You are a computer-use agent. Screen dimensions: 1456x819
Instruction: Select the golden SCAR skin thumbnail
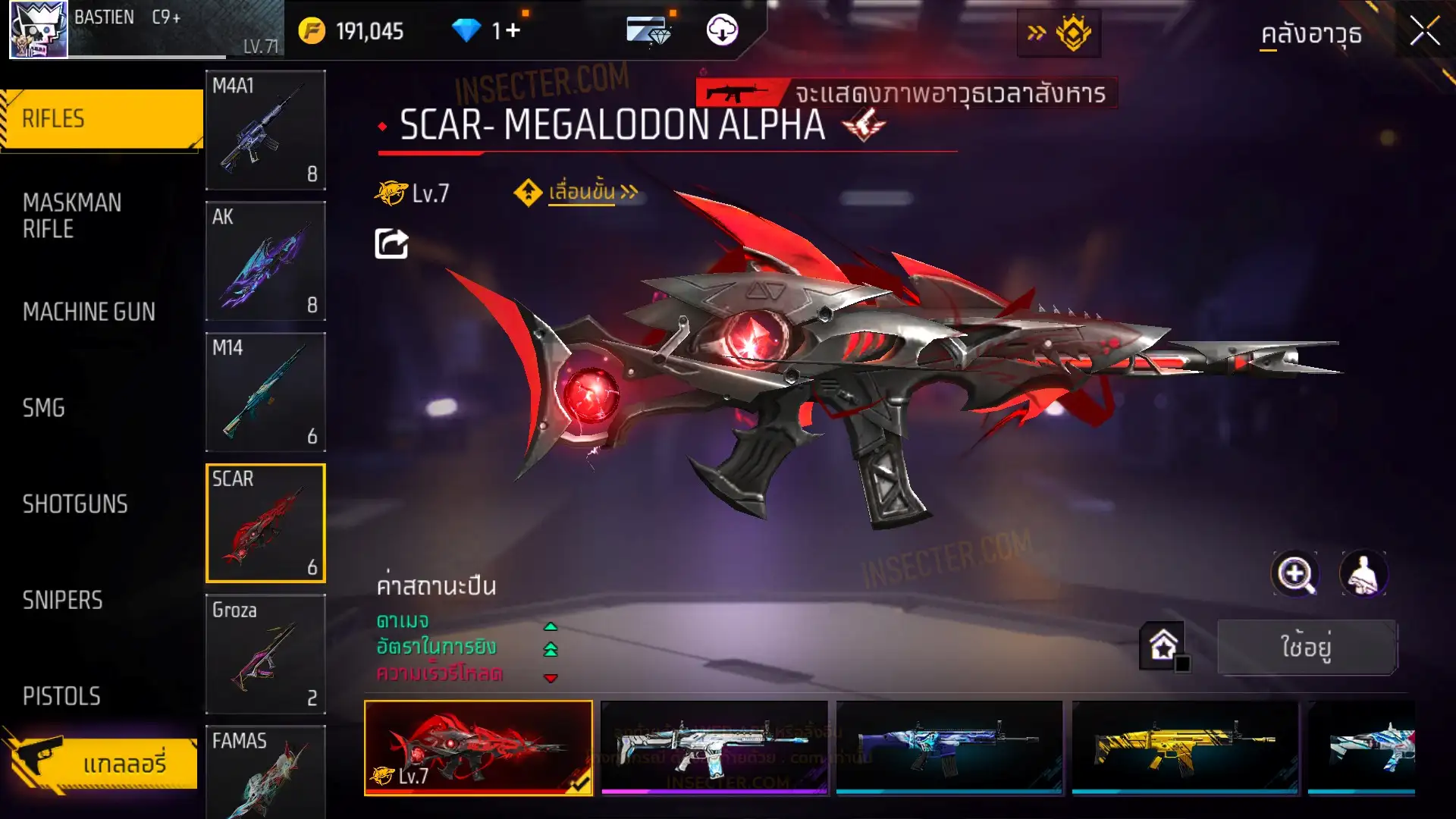click(x=1185, y=747)
